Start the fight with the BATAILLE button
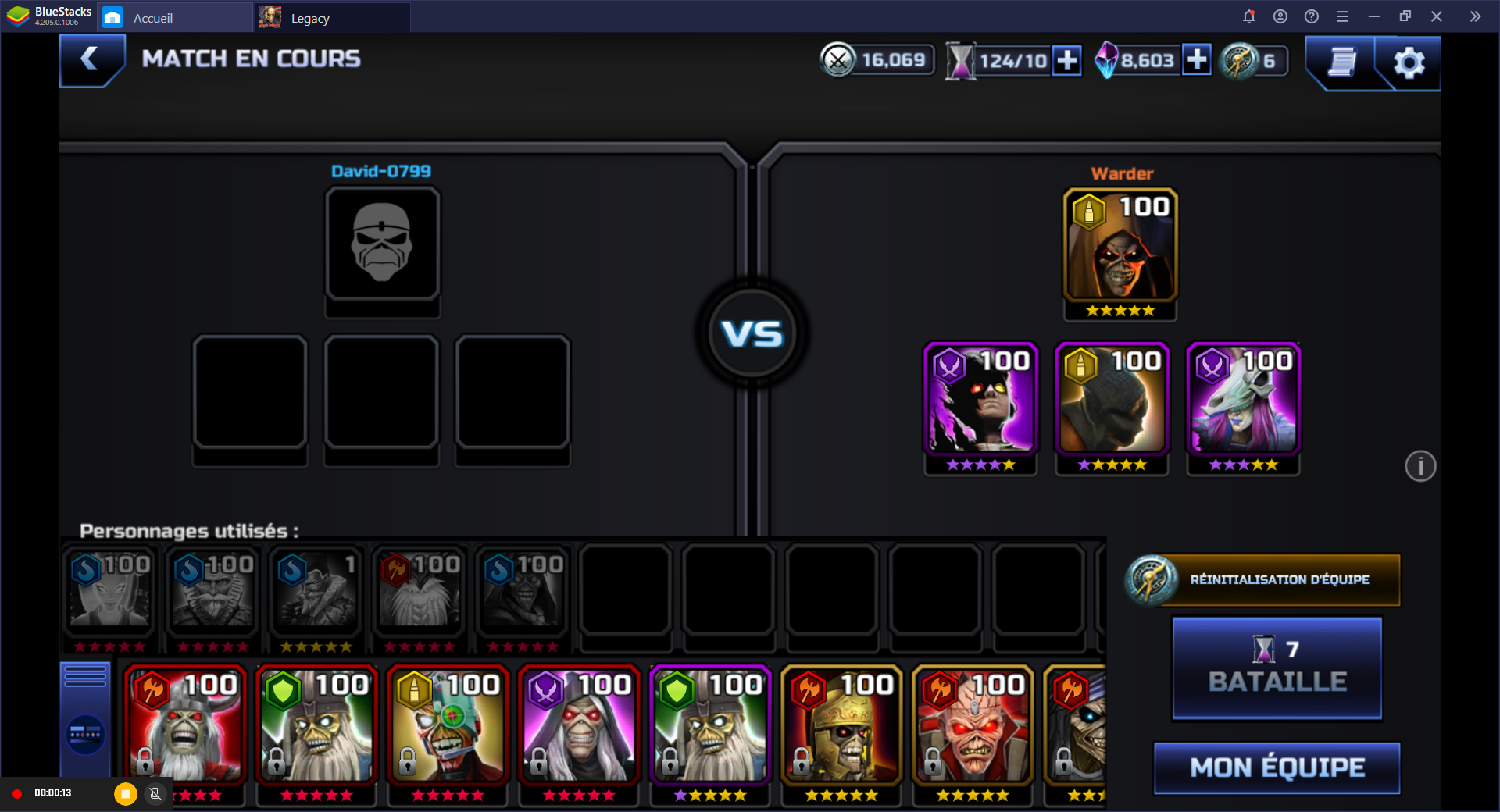The image size is (1500, 812). click(1277, 668)
